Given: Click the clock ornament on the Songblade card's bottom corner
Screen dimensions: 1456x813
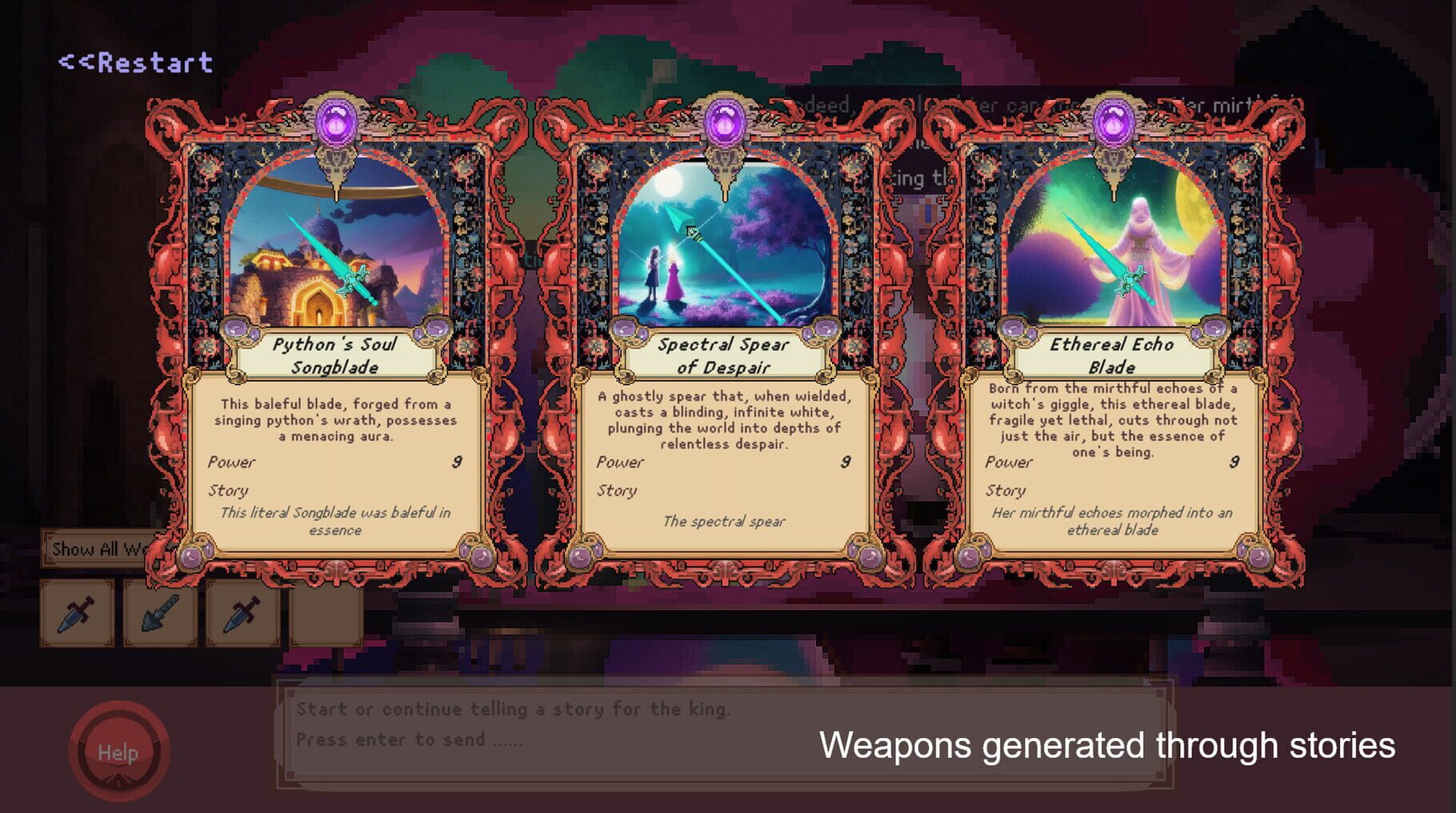Looking at the screenshot, I should 190,558.
